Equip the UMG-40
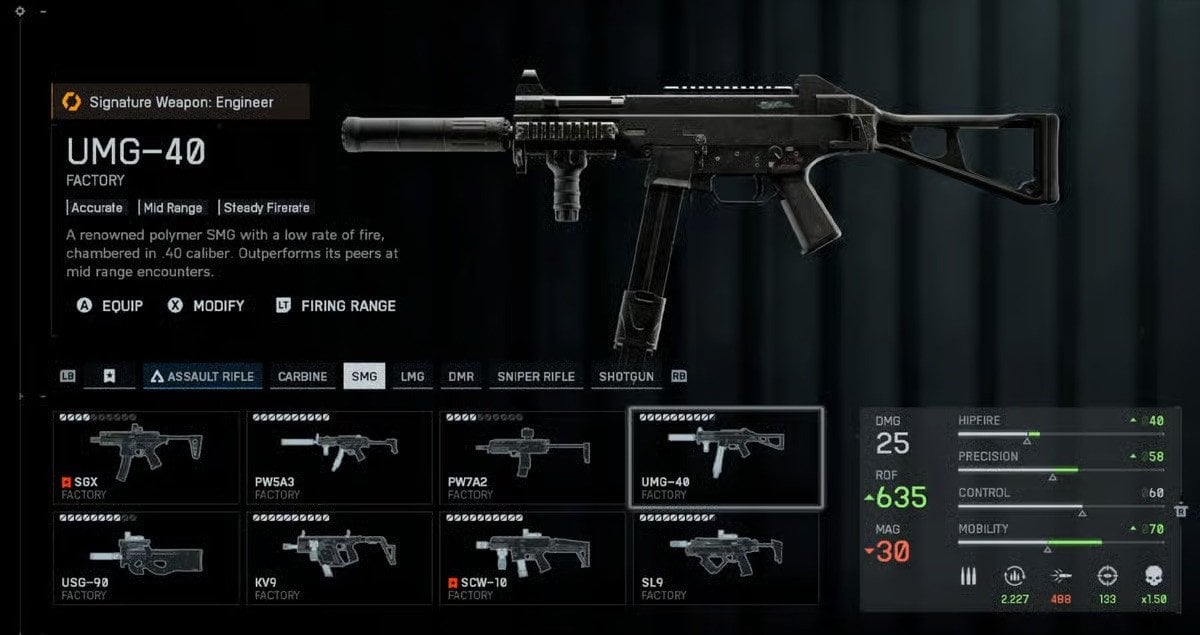1200x635 pixels. tap(110, 305)
